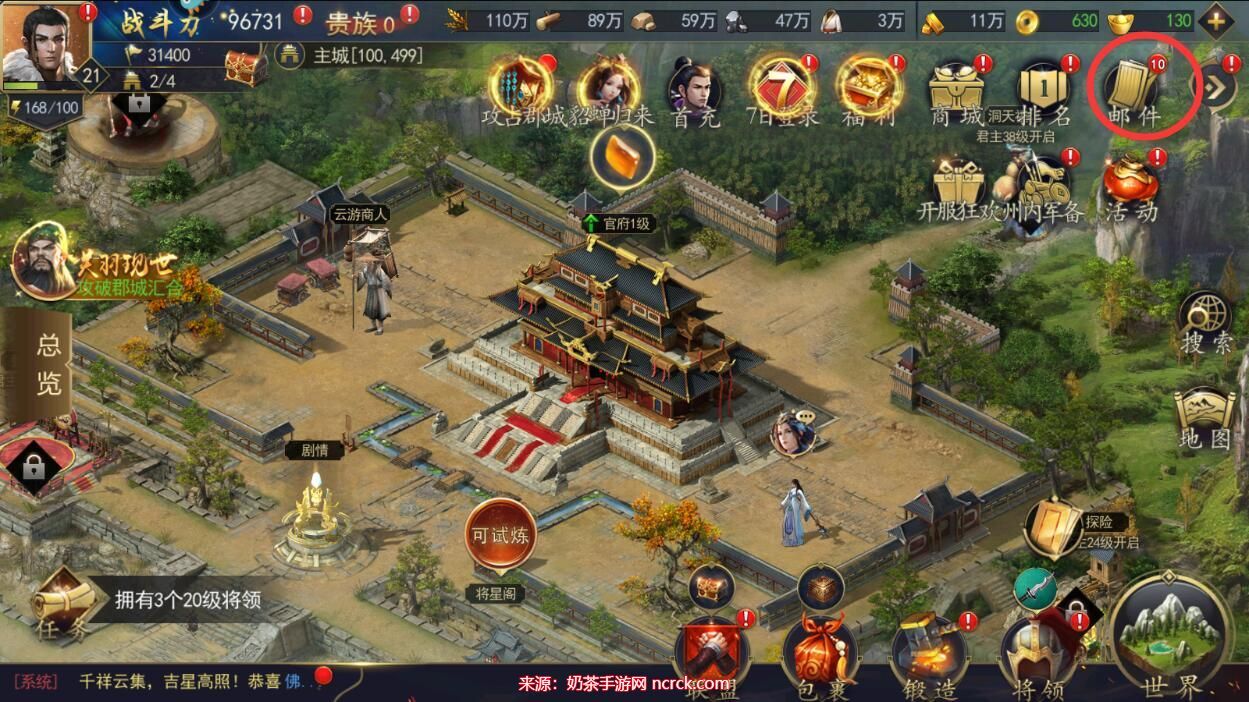
Task: Open the 商城 shop
Action: (x=958, y=90)
